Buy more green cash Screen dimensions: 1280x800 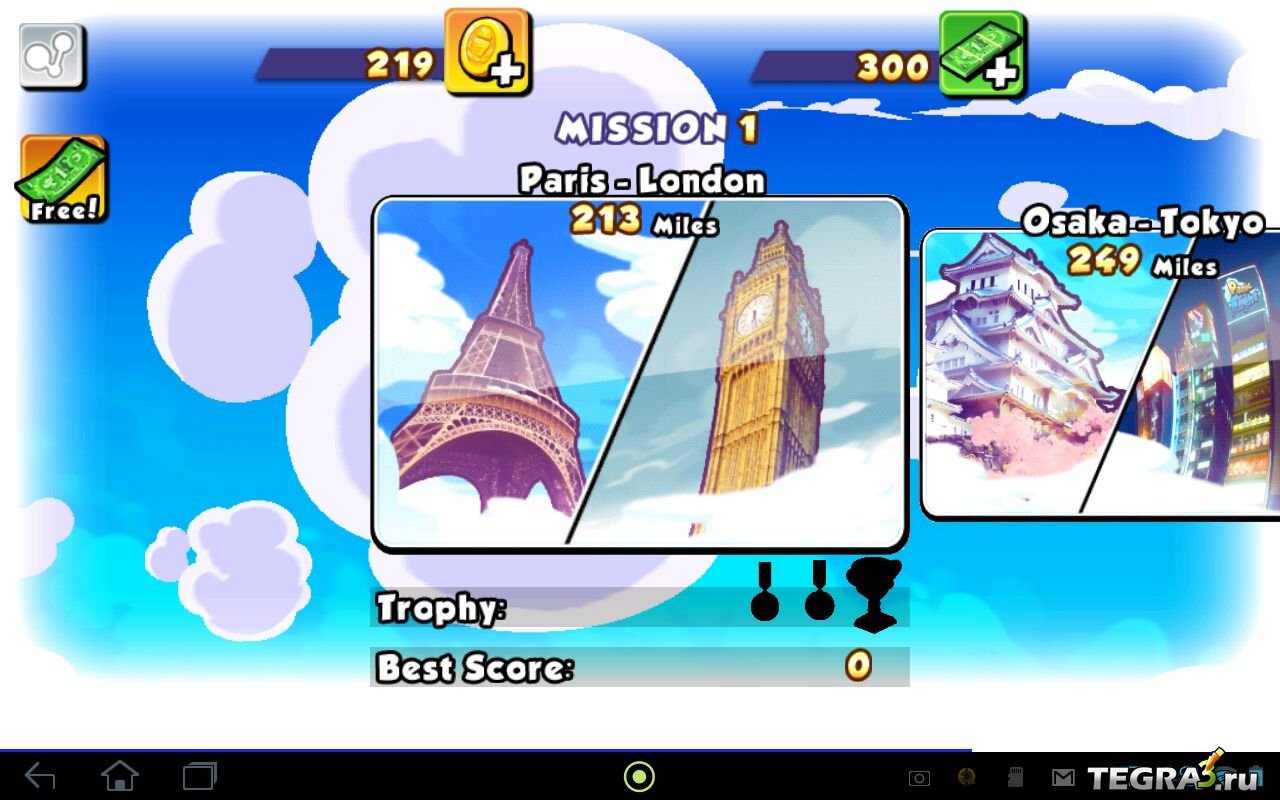click(x=981, y=54)
